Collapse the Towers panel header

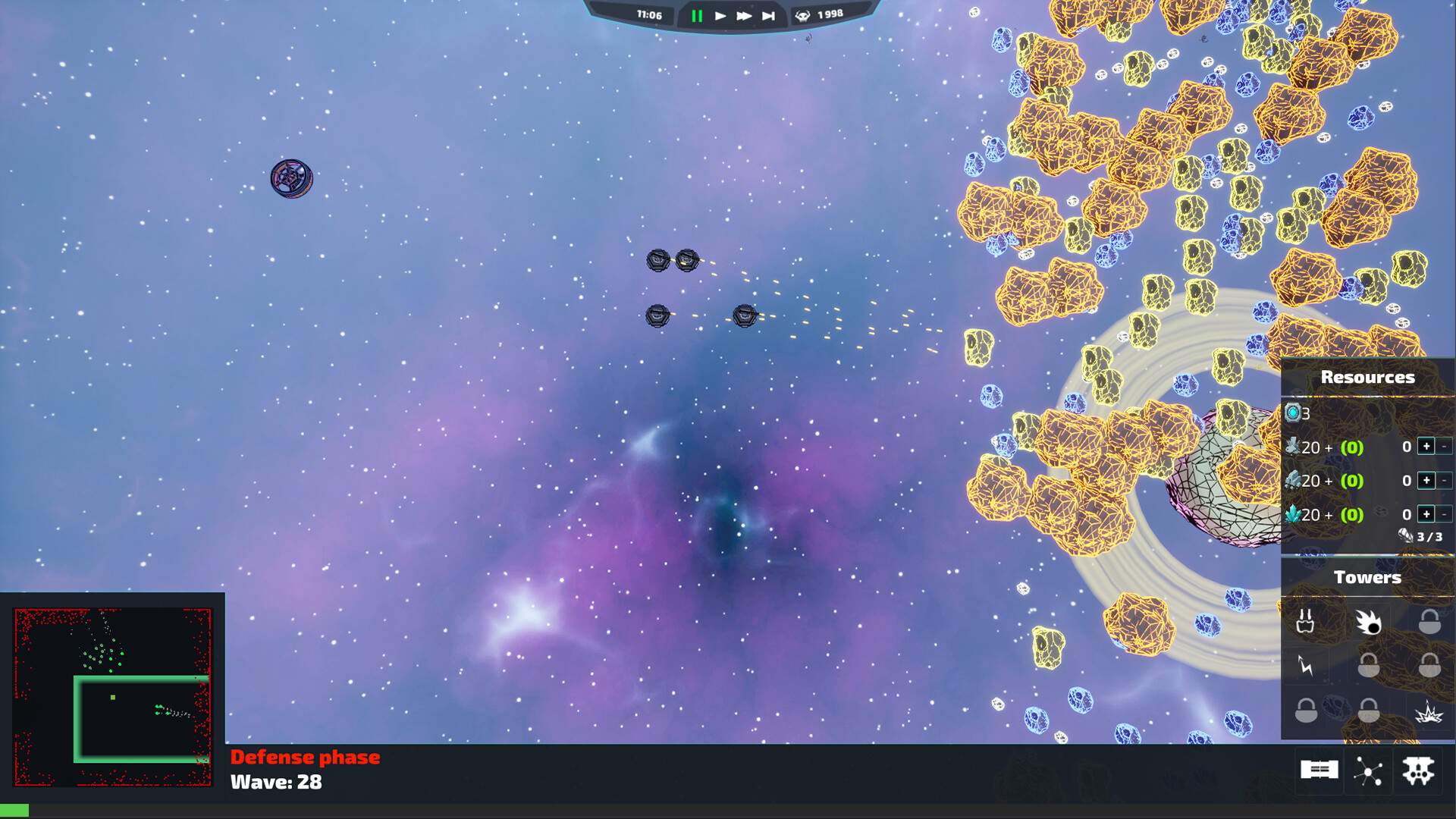point(1367,576)
